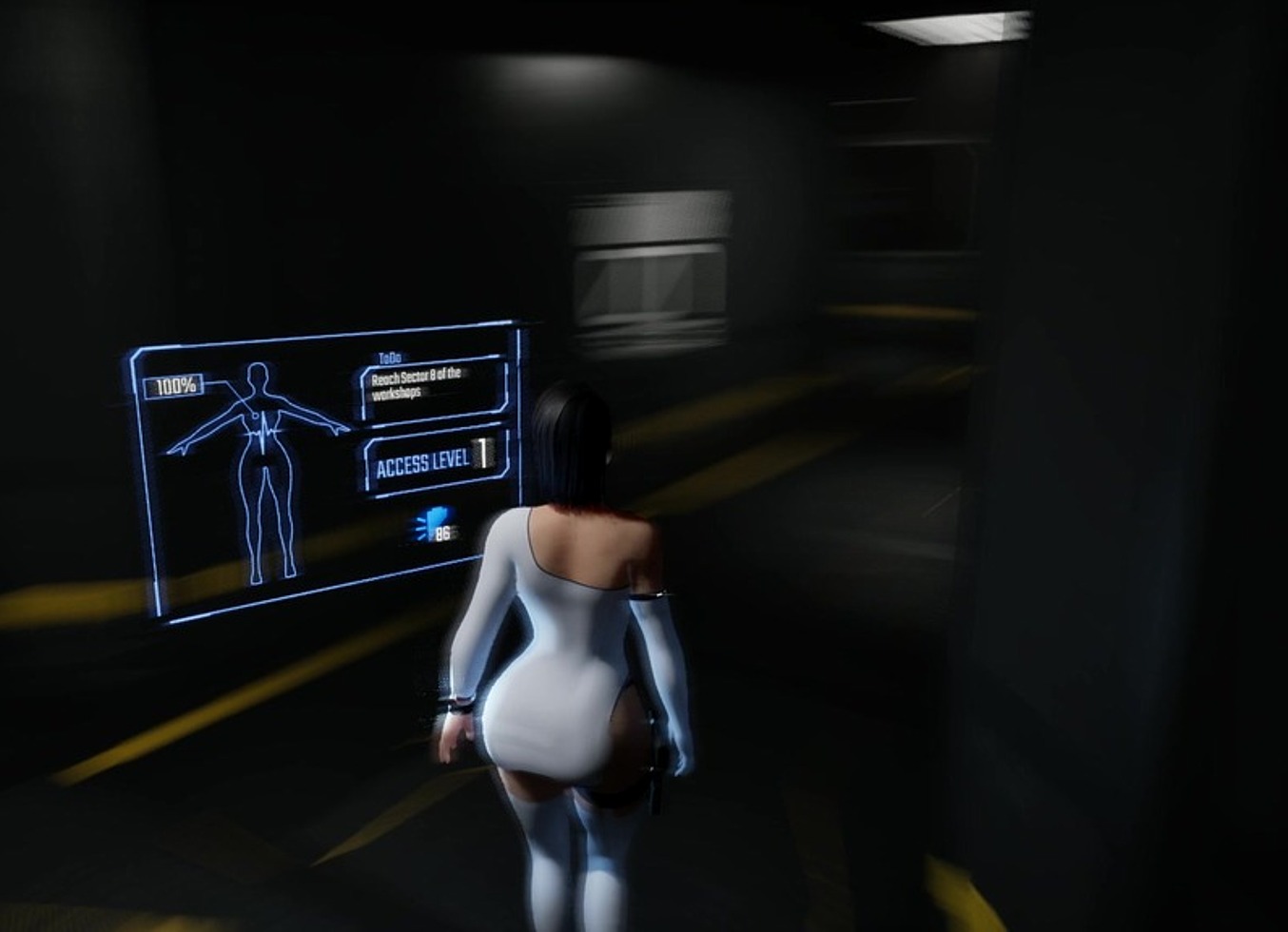Click the shield-shaped credits emblem

437,521
